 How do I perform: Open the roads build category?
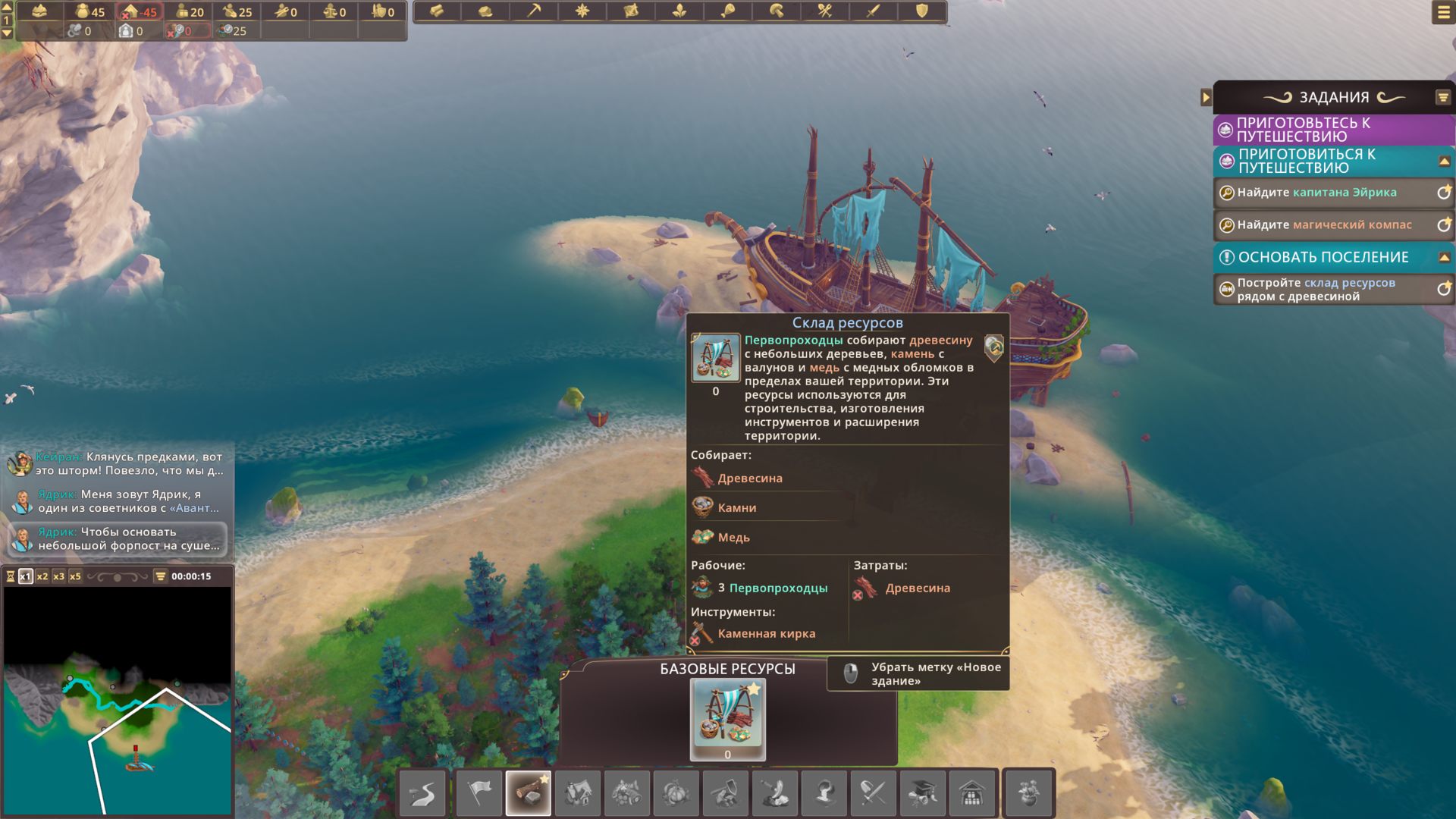point(422,793)
